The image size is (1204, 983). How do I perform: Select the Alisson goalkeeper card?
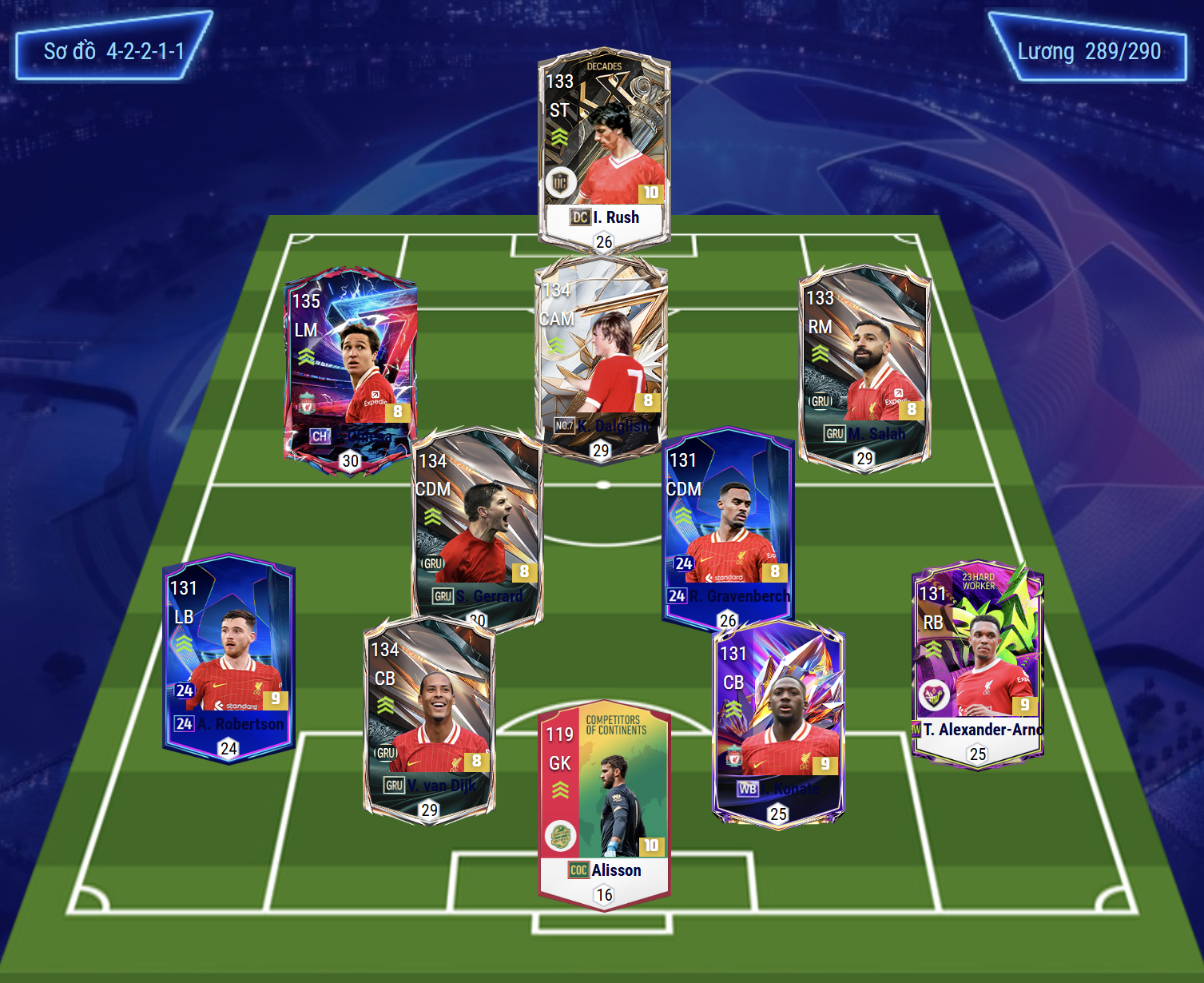tap(604, 803)
